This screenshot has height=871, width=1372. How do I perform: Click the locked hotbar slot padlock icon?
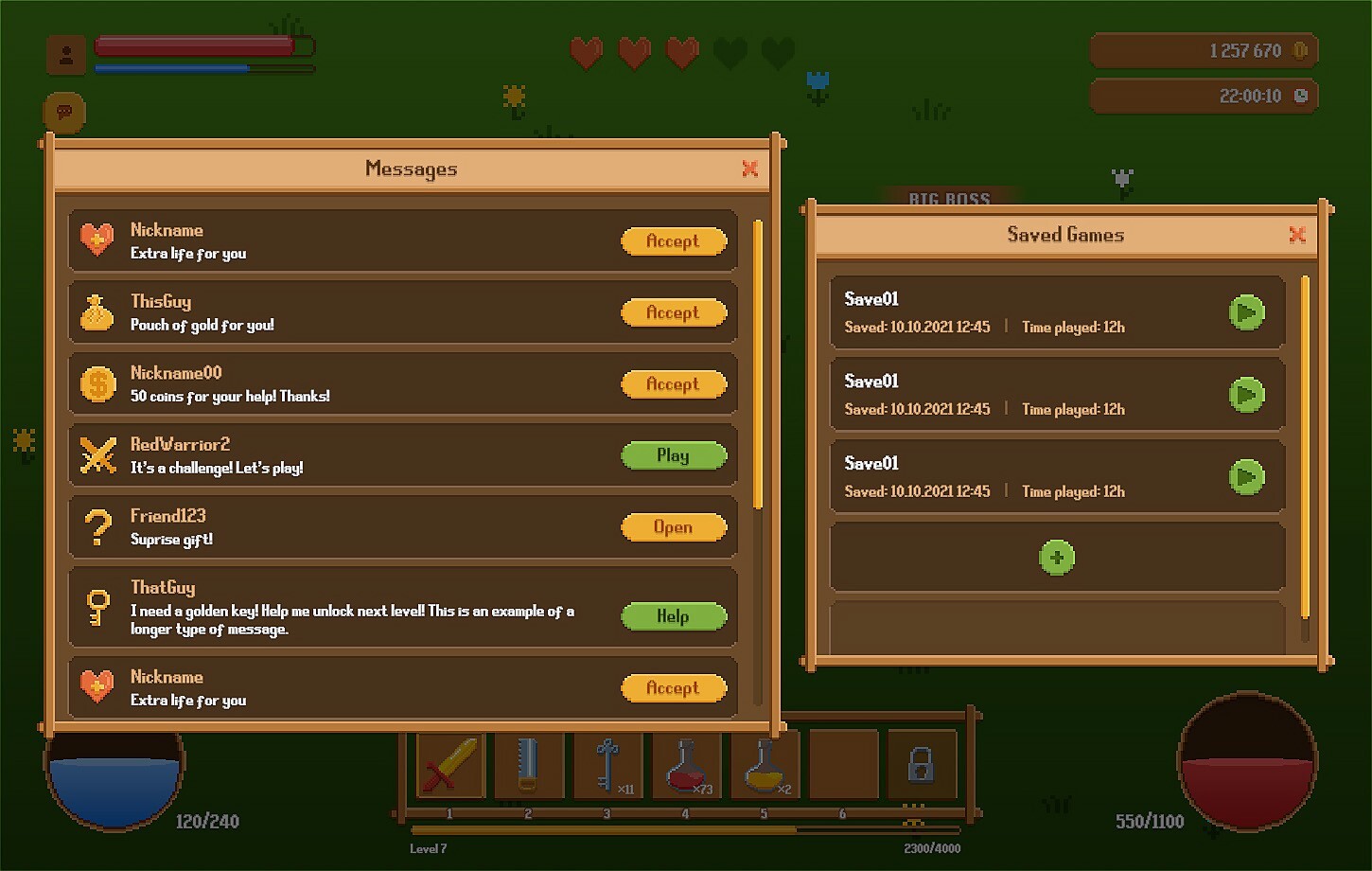tap(923, 765)
